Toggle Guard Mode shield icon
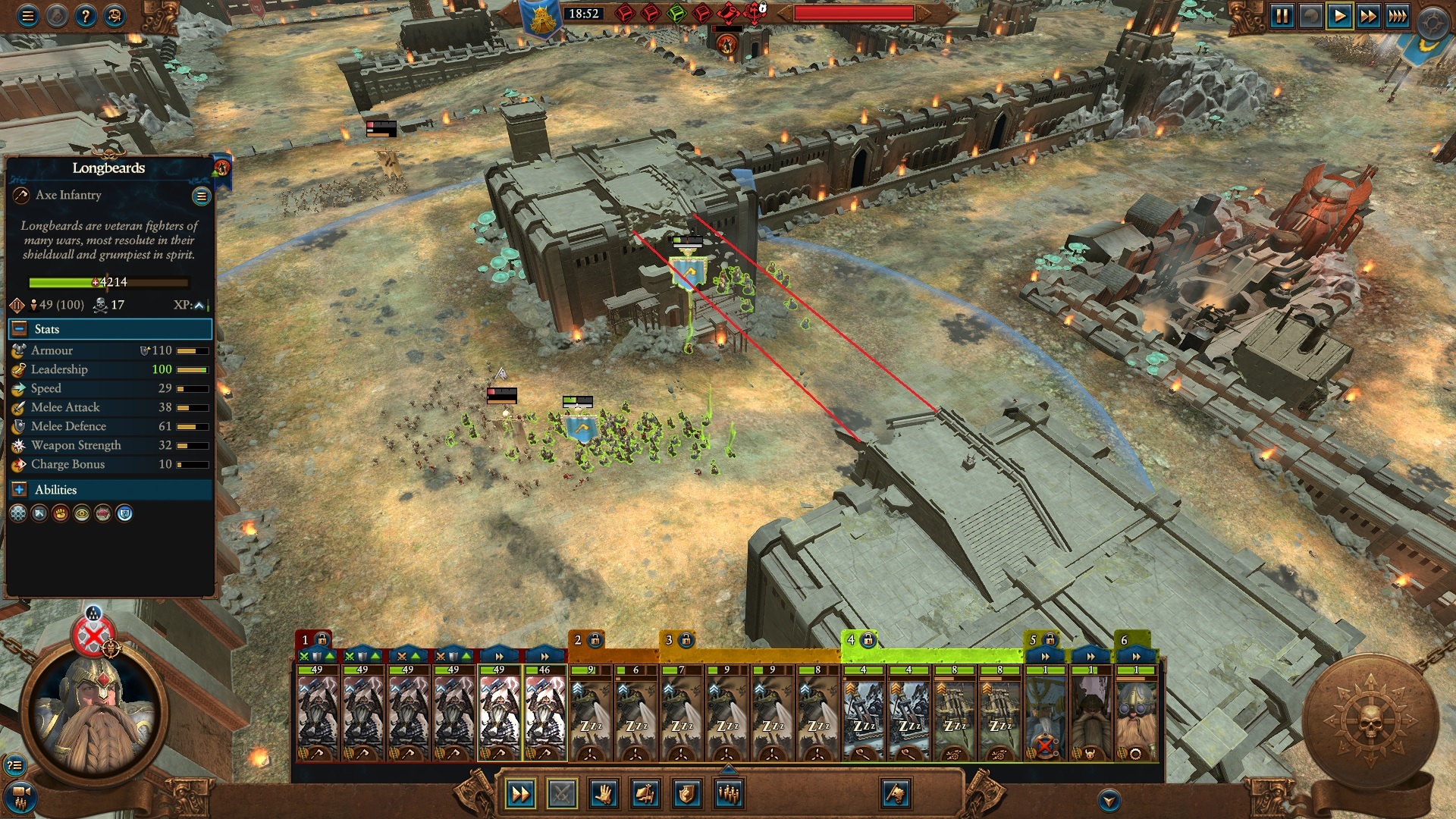This screenshot has width=1456, height=819. pos(686,793)
